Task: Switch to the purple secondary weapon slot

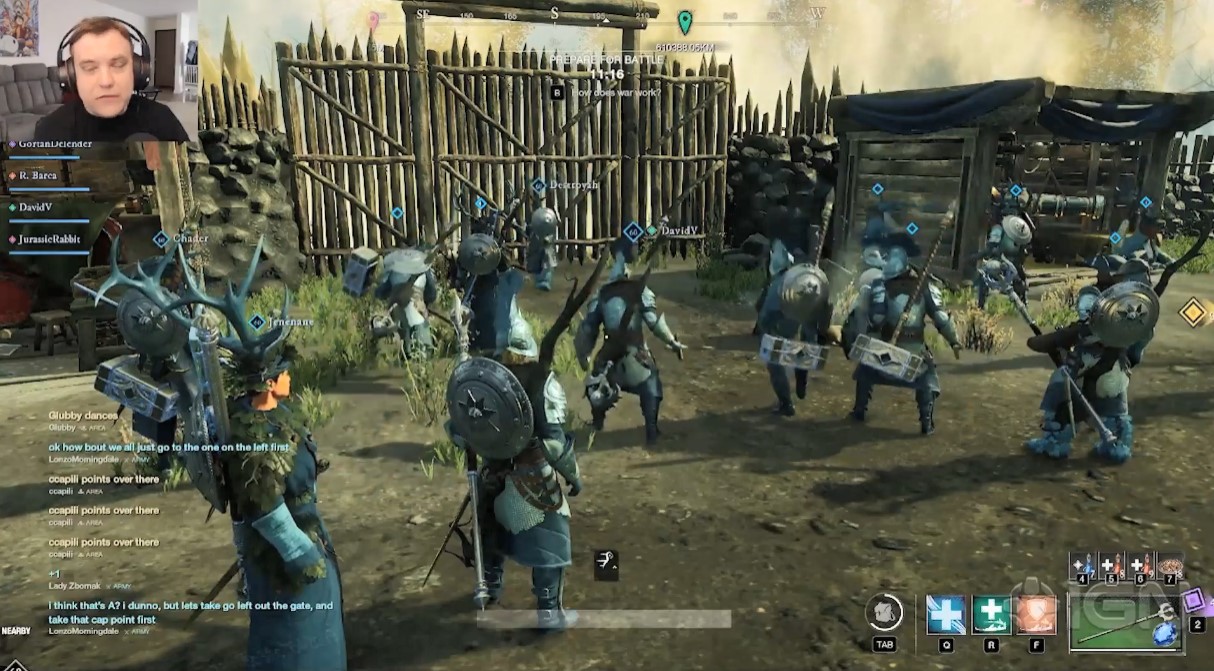Action: (1193, 601)
